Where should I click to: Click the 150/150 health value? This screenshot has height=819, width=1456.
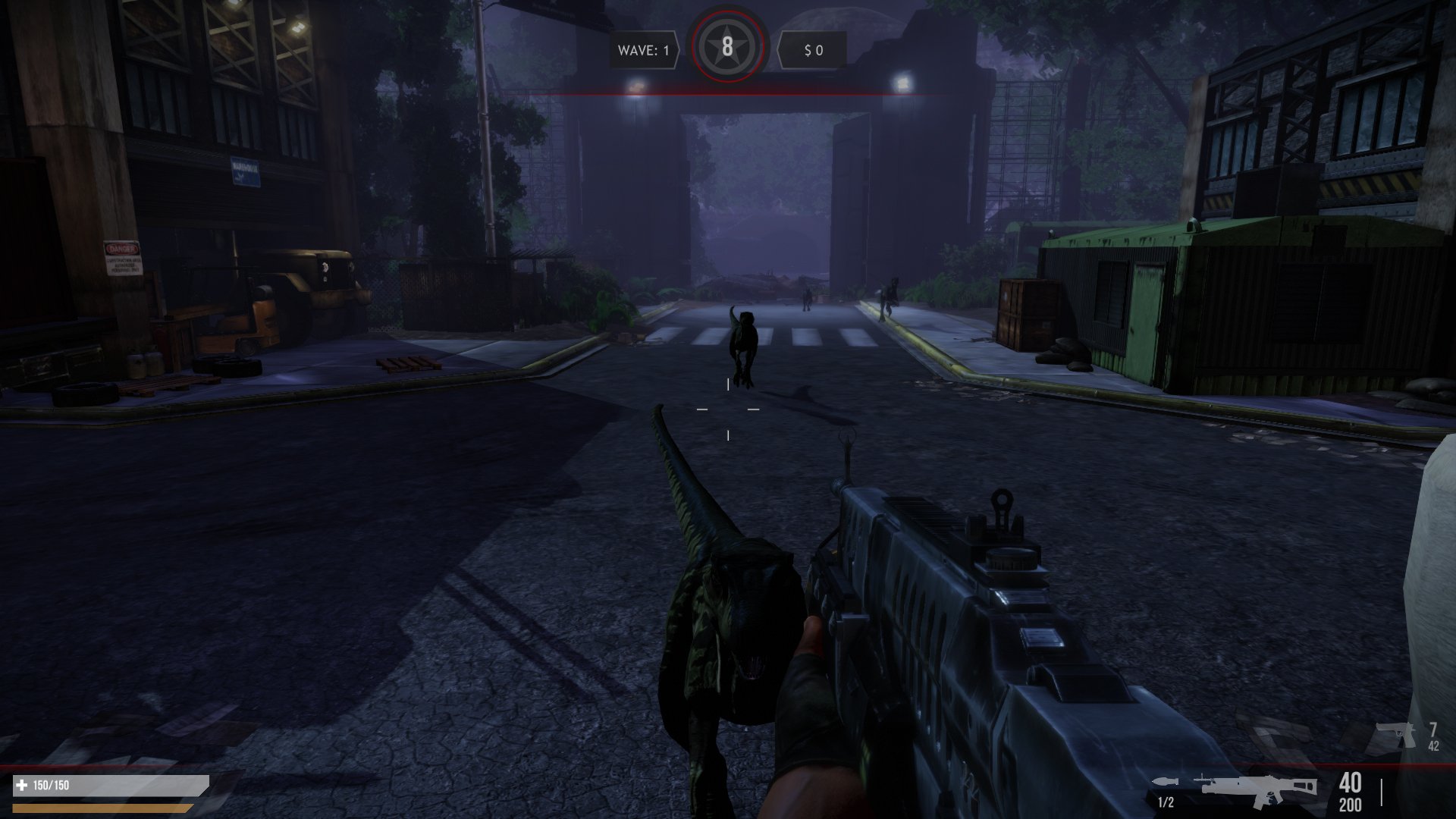pyautogui.click(x=51, y=785)
